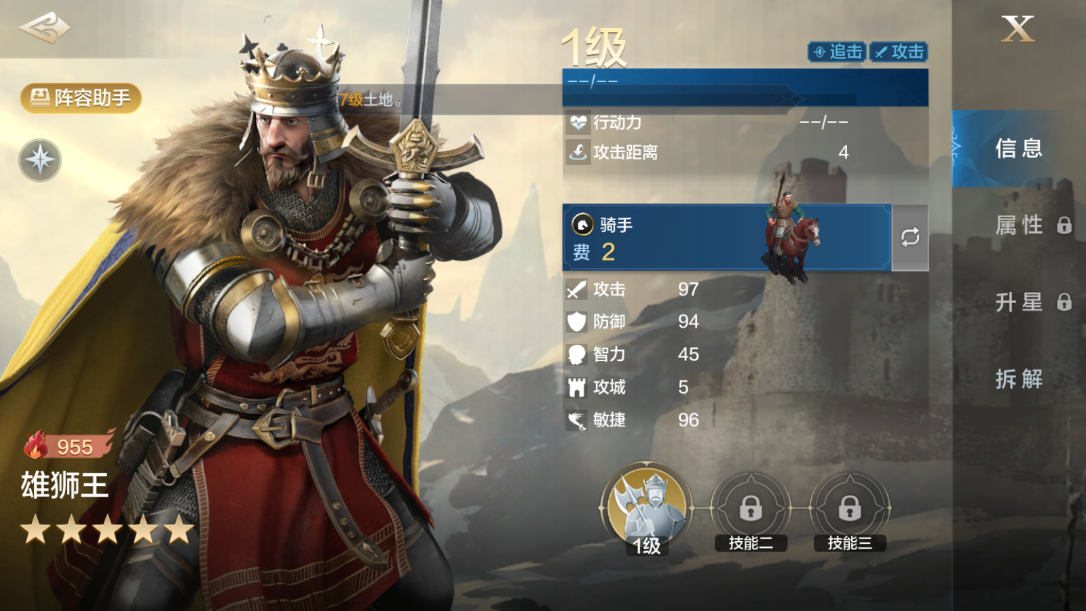Switch to the 信息 tab
This screenshot has width=1086, height=611.
[1019, 149]
